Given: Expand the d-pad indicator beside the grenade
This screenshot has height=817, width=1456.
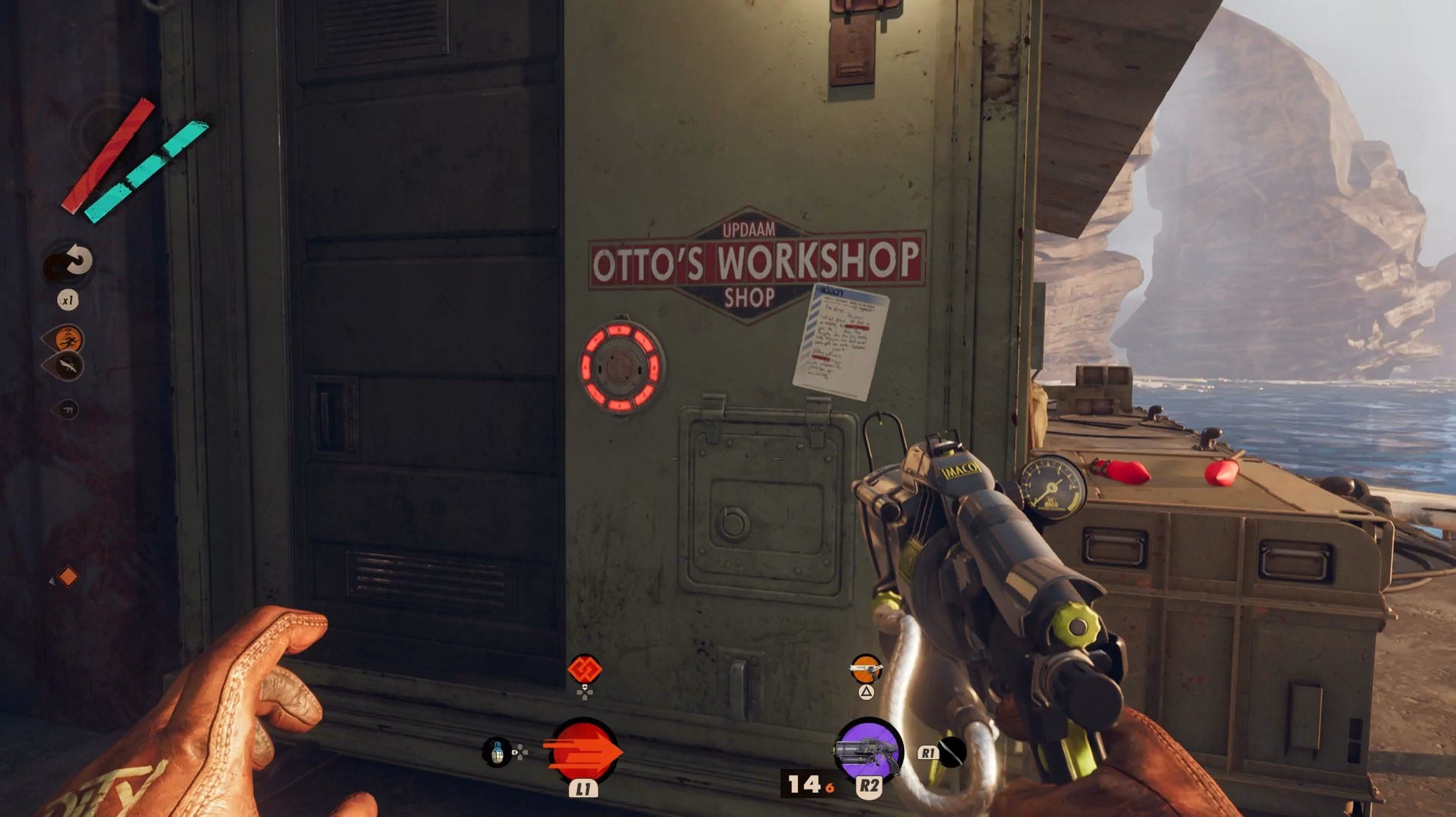Looking at the screenshot, I should (520, 752).
